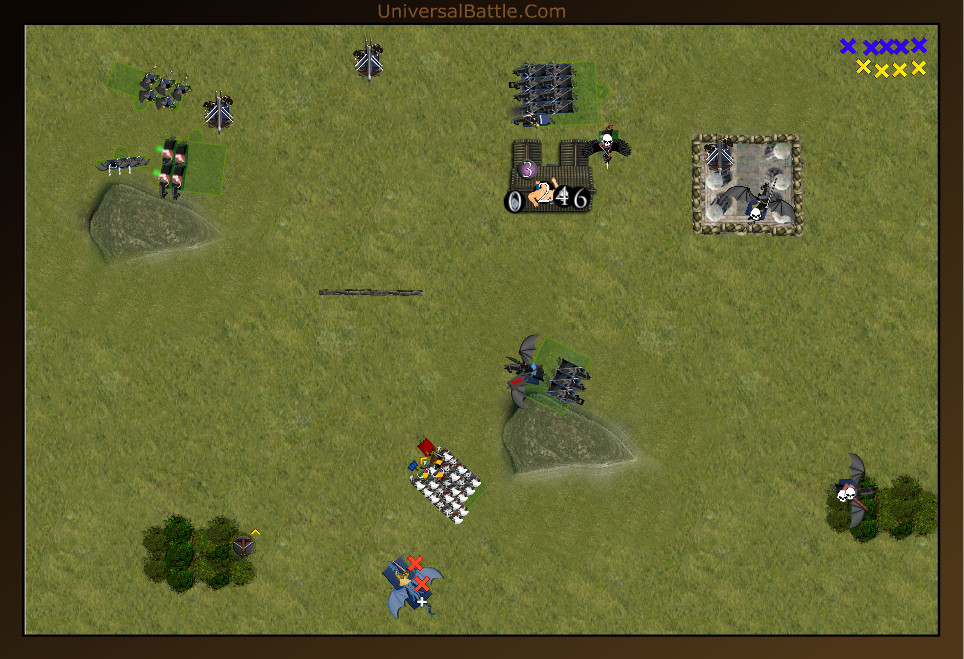Viewport: 964px width, 659px height.
Task: Select the leftmost blue X marker
Action: (x=848, y=46)
